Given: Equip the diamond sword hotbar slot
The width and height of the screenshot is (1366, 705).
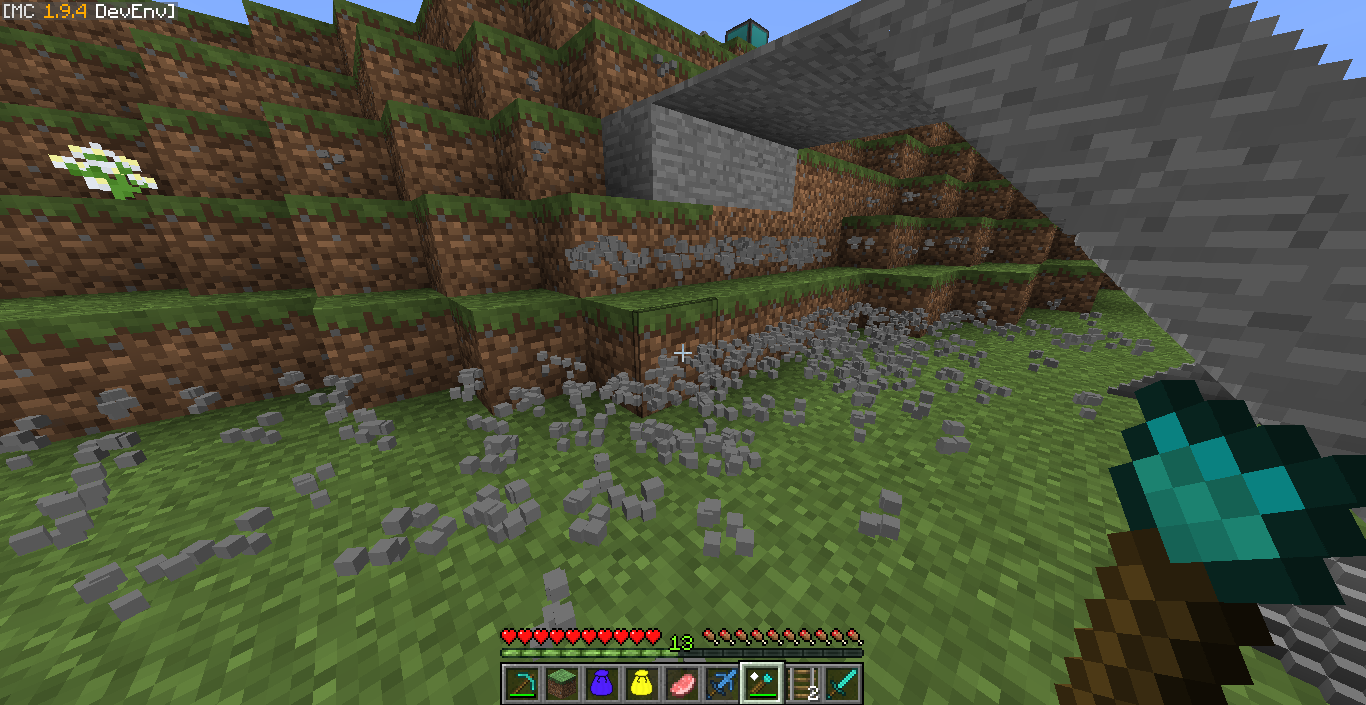Looking at the screenshot, I should (x=841, y=683).
